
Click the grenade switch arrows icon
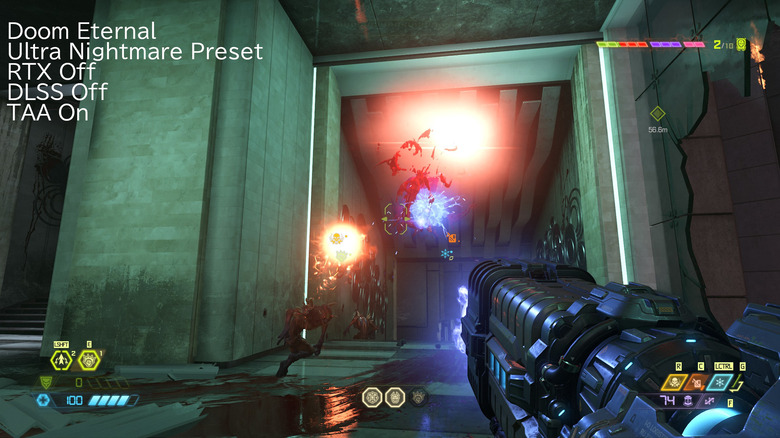(741, 382)
